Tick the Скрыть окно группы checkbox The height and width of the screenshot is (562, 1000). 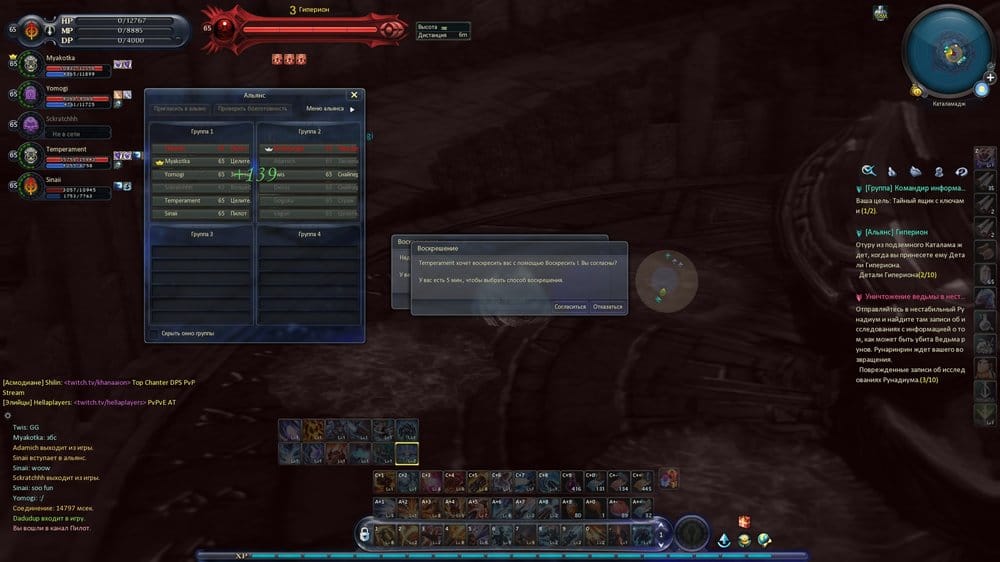click(x=153, y=333)
